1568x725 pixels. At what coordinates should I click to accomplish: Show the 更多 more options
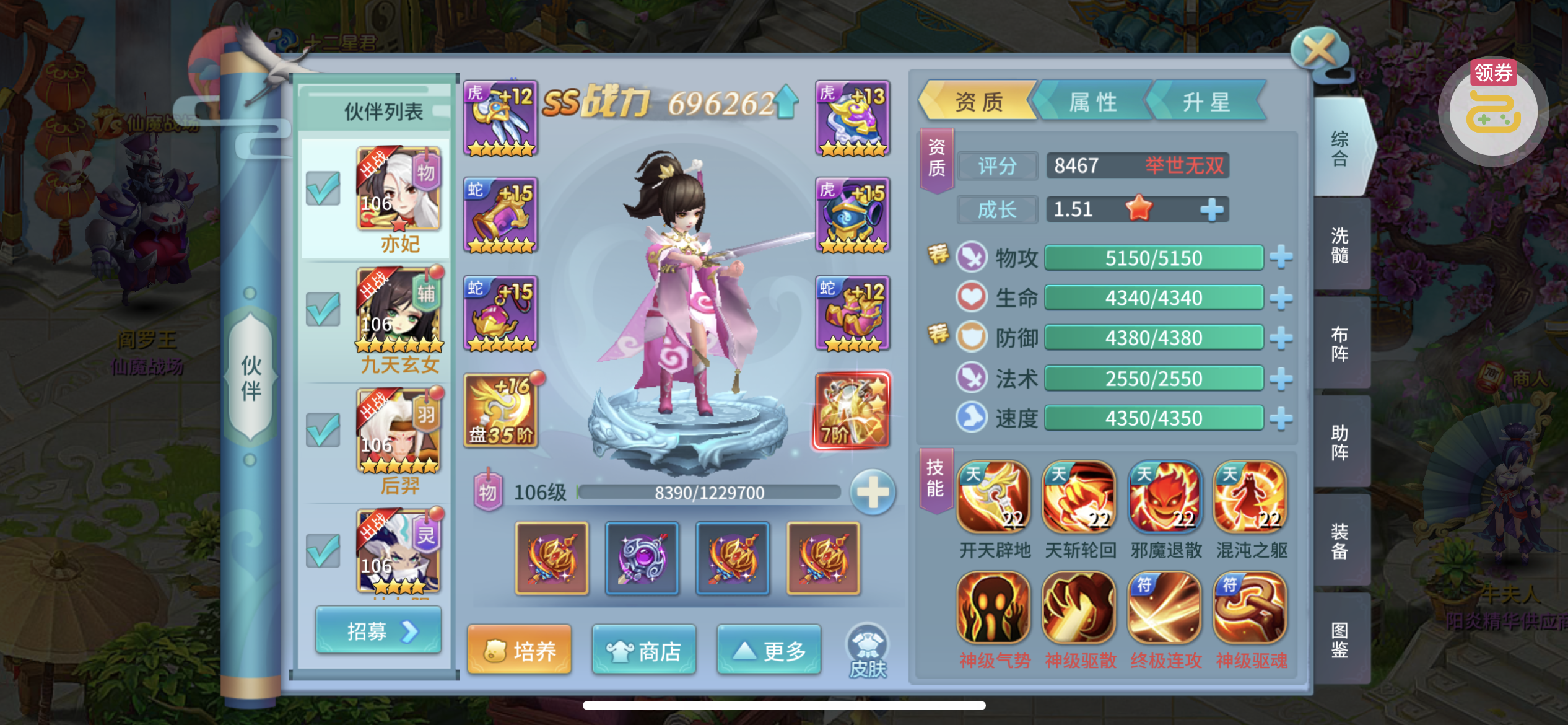(769, 651)
